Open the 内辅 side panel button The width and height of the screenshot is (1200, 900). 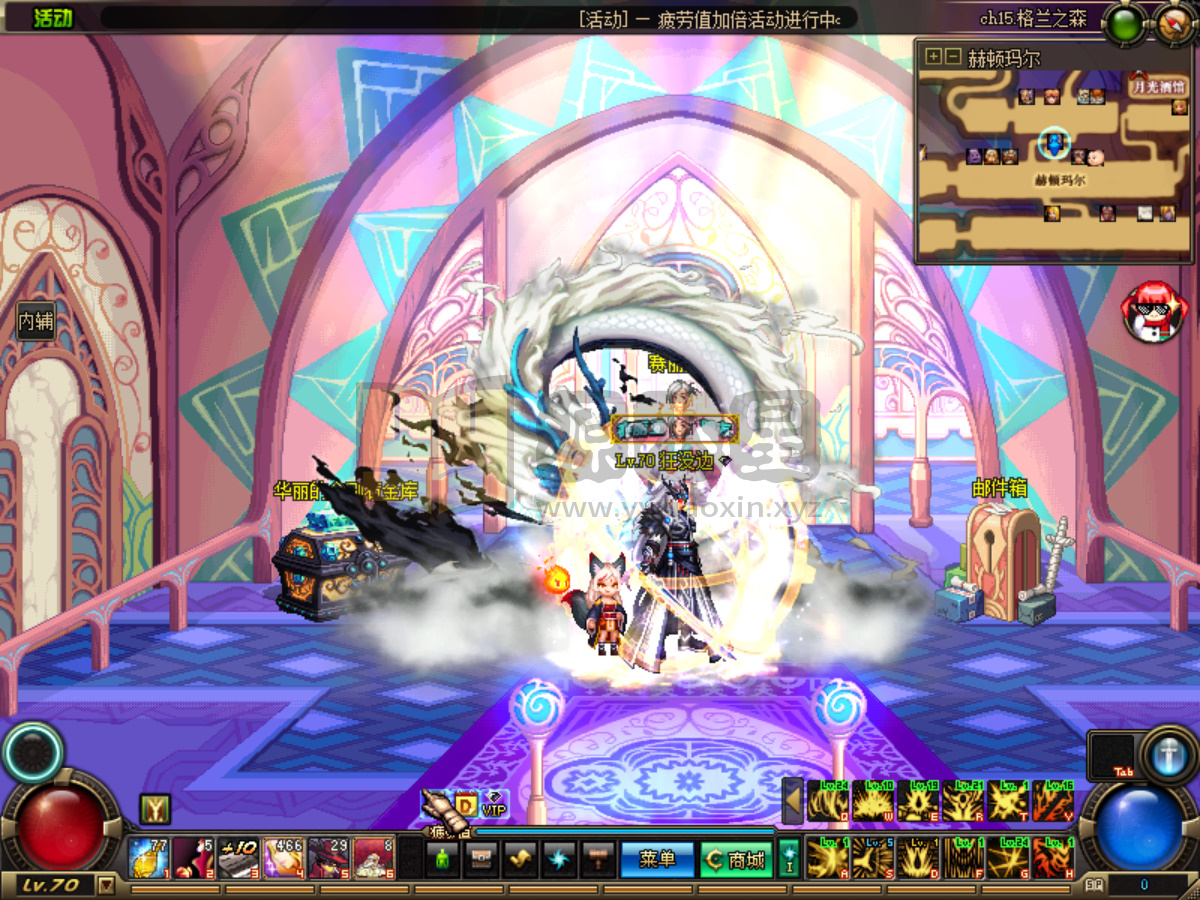click(35, 321)
